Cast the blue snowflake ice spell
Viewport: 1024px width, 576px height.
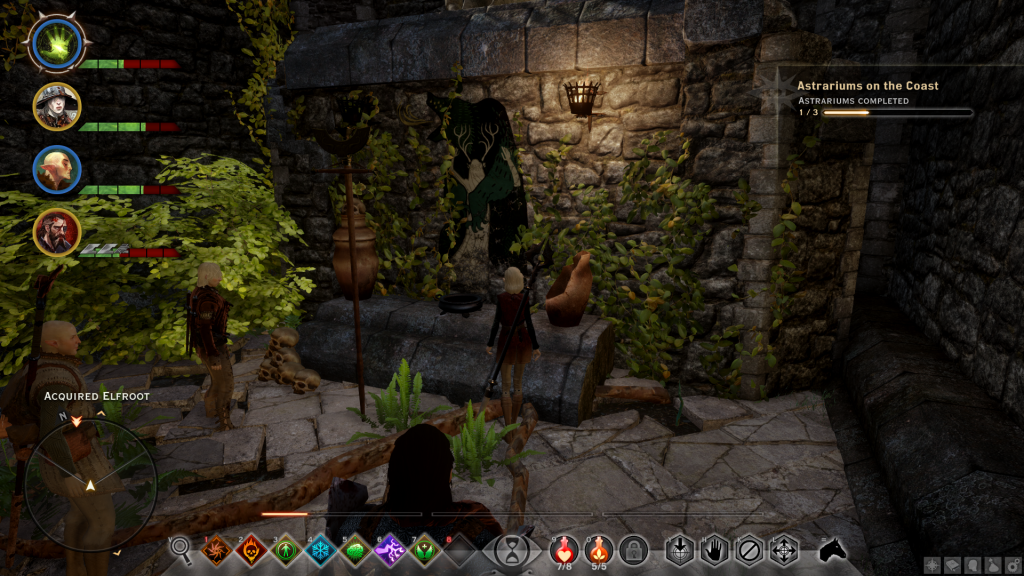[321, 550]
